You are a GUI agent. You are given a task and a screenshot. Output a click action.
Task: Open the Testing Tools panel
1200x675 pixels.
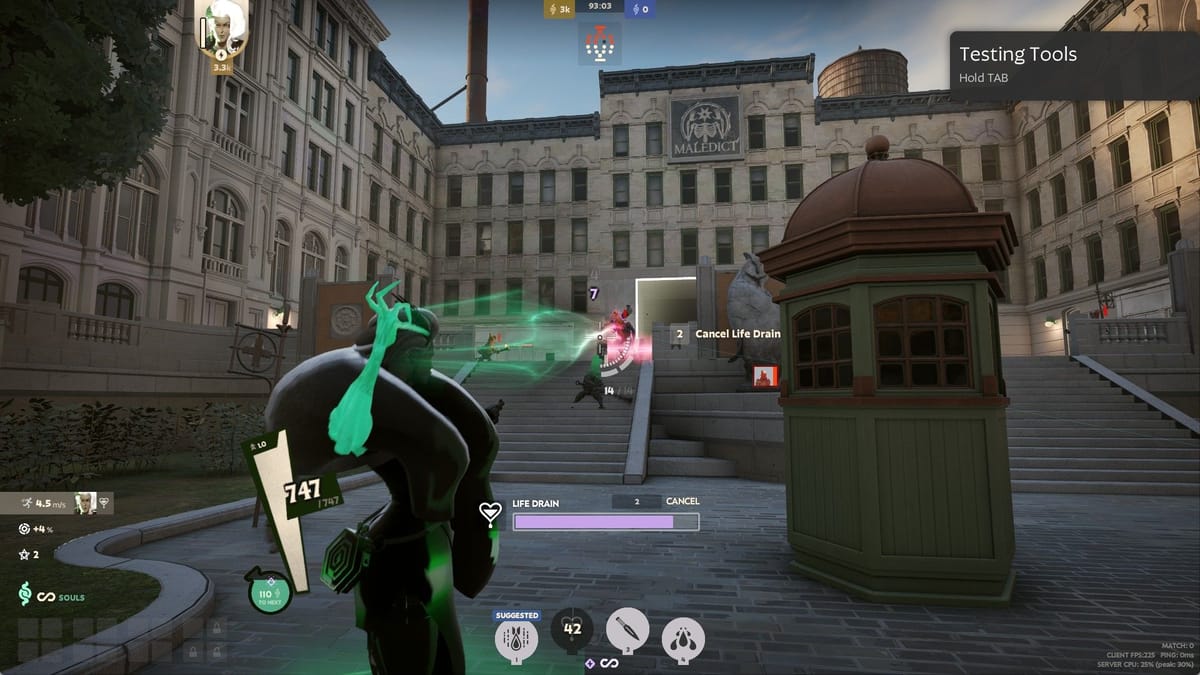click(x=1074, y=65)
